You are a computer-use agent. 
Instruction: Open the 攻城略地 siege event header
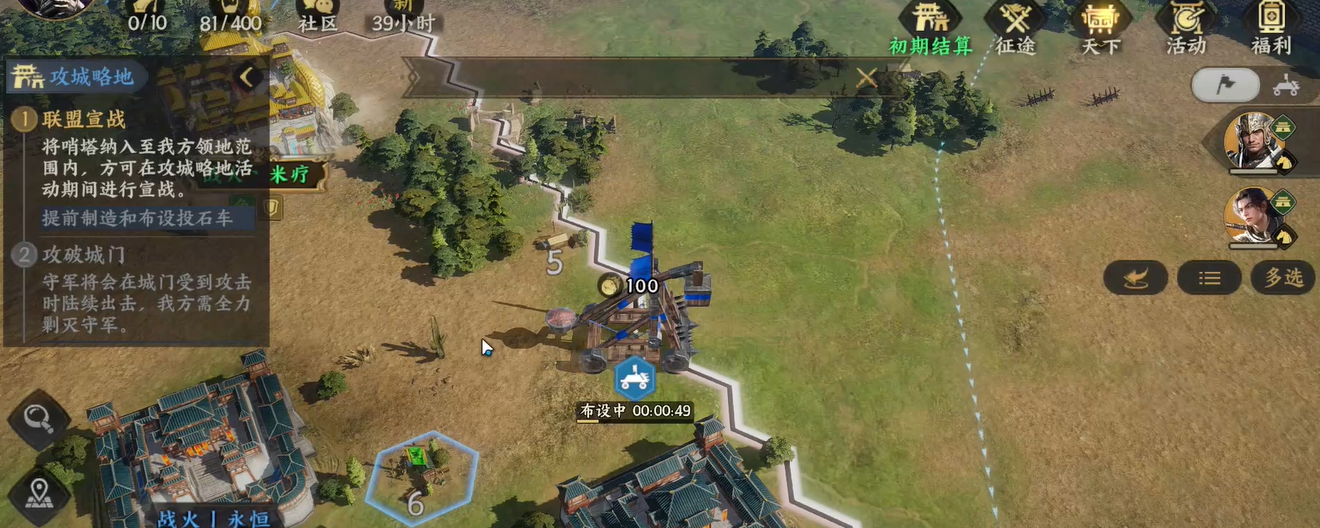[85, 76]
